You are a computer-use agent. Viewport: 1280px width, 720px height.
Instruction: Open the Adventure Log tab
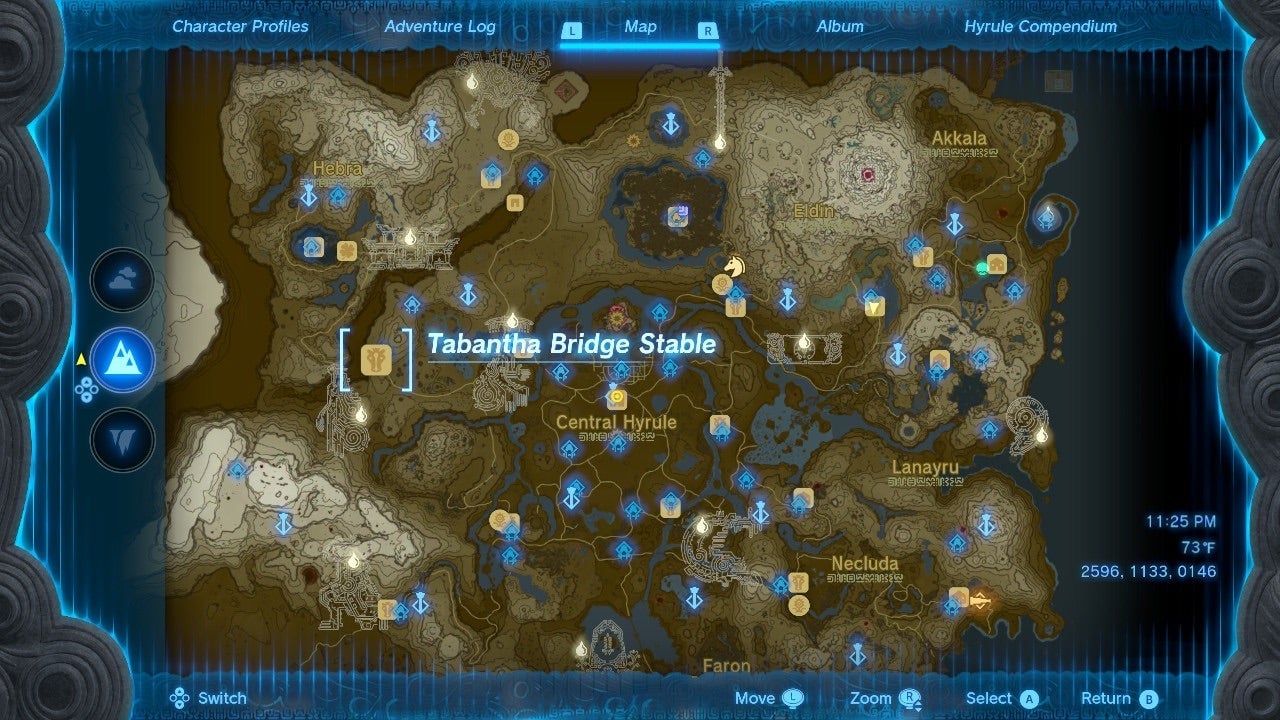(x=440, y=27)
